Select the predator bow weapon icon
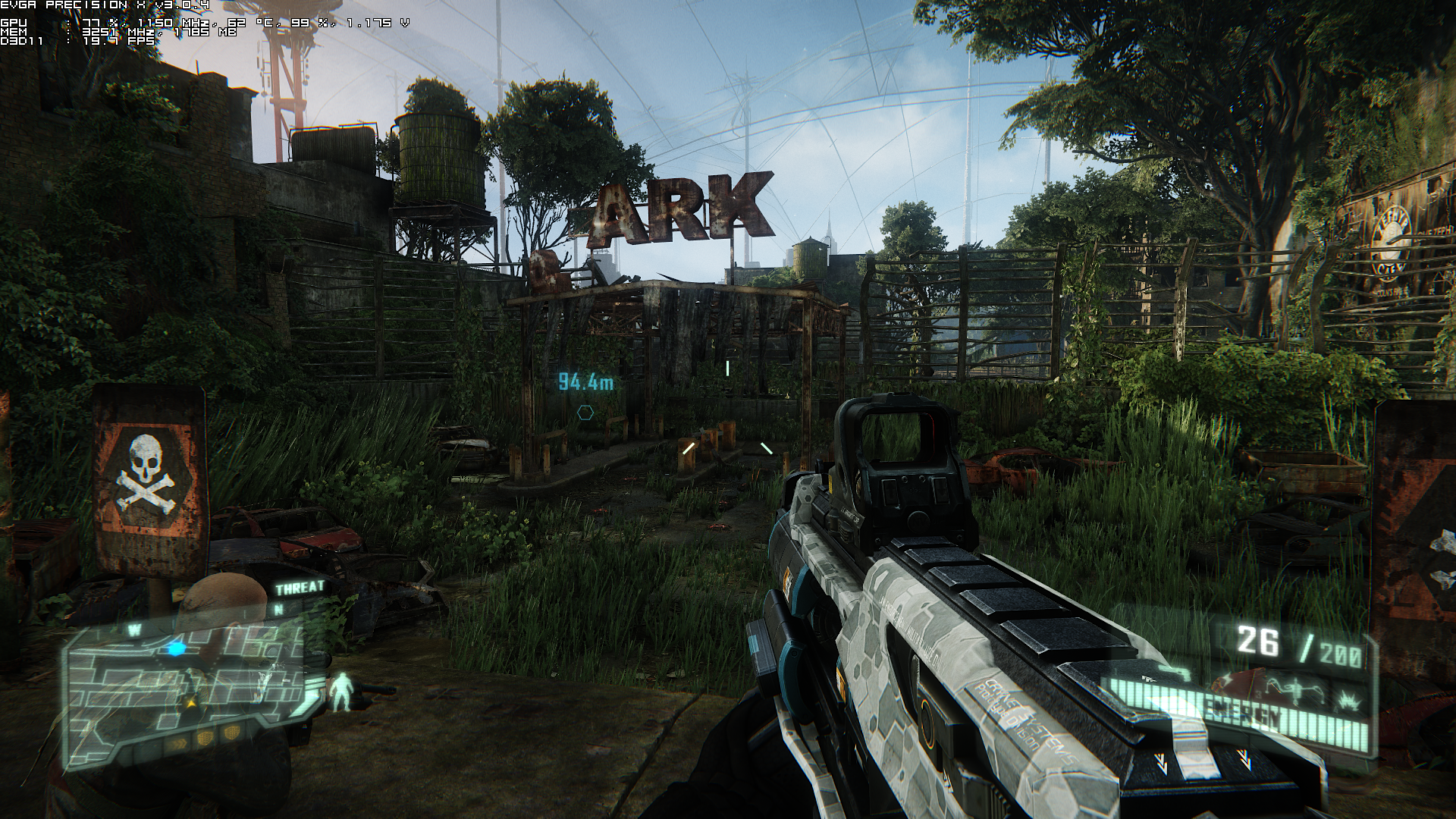Image resolution: width=1456 pixels, height=819 pixels. click(1293, 688)
